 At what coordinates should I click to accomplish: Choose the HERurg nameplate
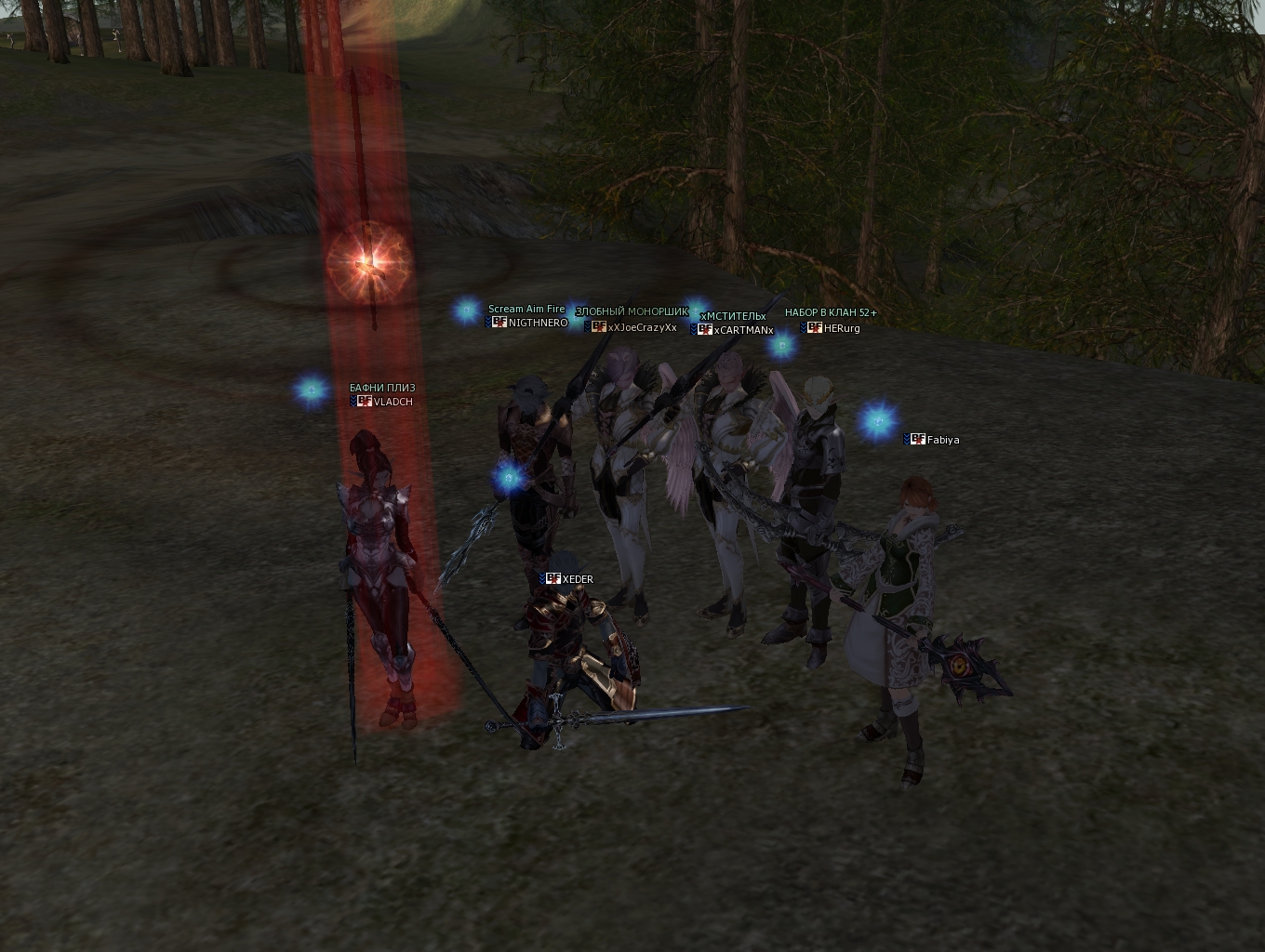click(841, 328)
